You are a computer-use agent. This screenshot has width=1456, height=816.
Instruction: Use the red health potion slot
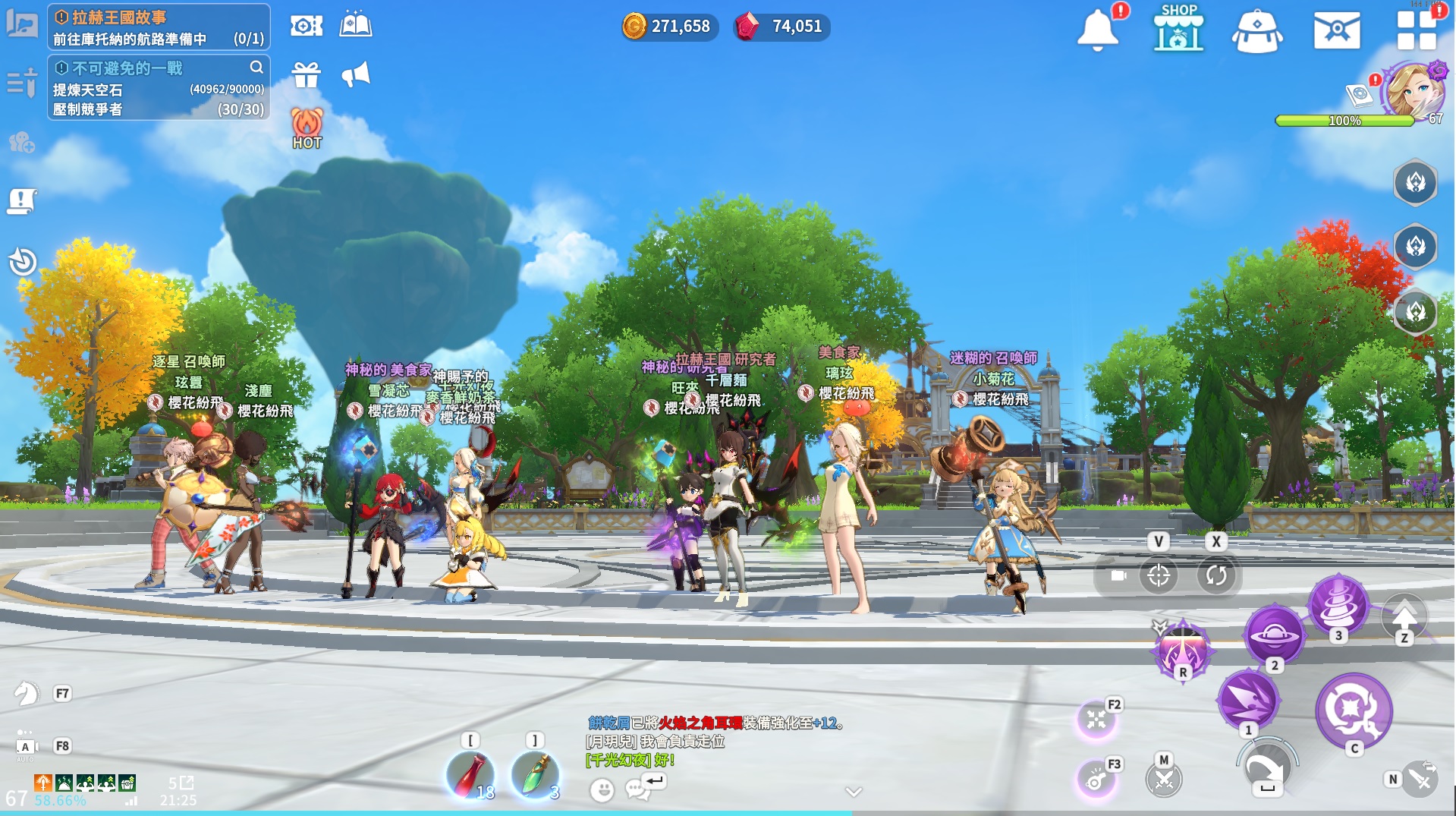[470, 776]
